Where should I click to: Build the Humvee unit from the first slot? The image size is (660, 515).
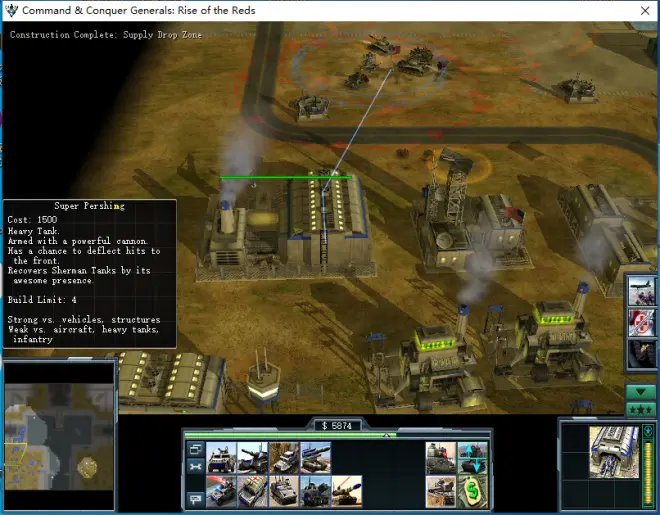pos(220,458)
